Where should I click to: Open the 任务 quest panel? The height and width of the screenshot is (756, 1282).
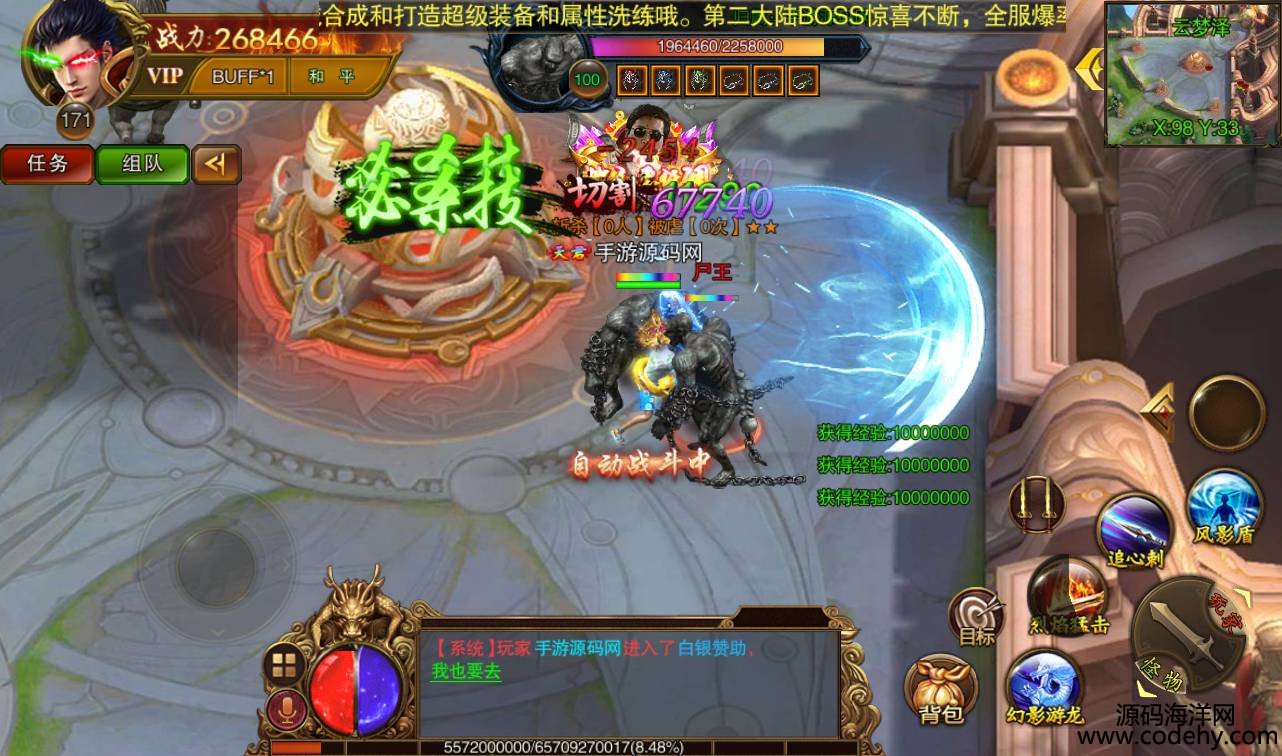[47, 164]
